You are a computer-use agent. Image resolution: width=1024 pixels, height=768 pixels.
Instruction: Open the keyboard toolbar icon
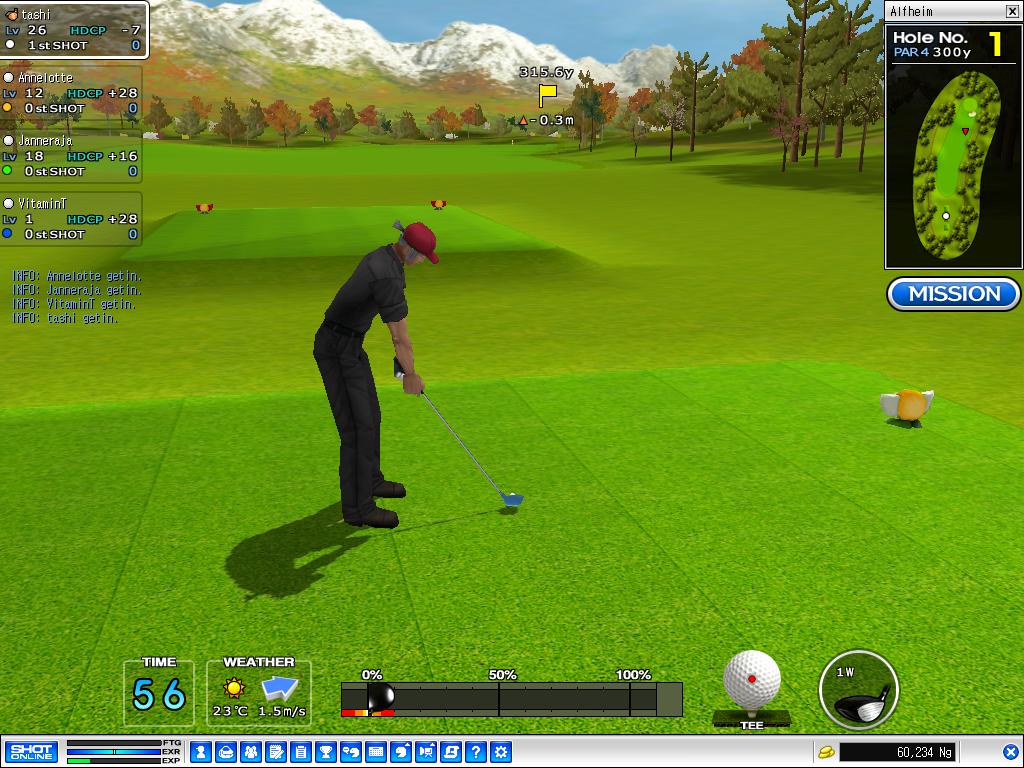pyautogui.click(x=376, y=752)
